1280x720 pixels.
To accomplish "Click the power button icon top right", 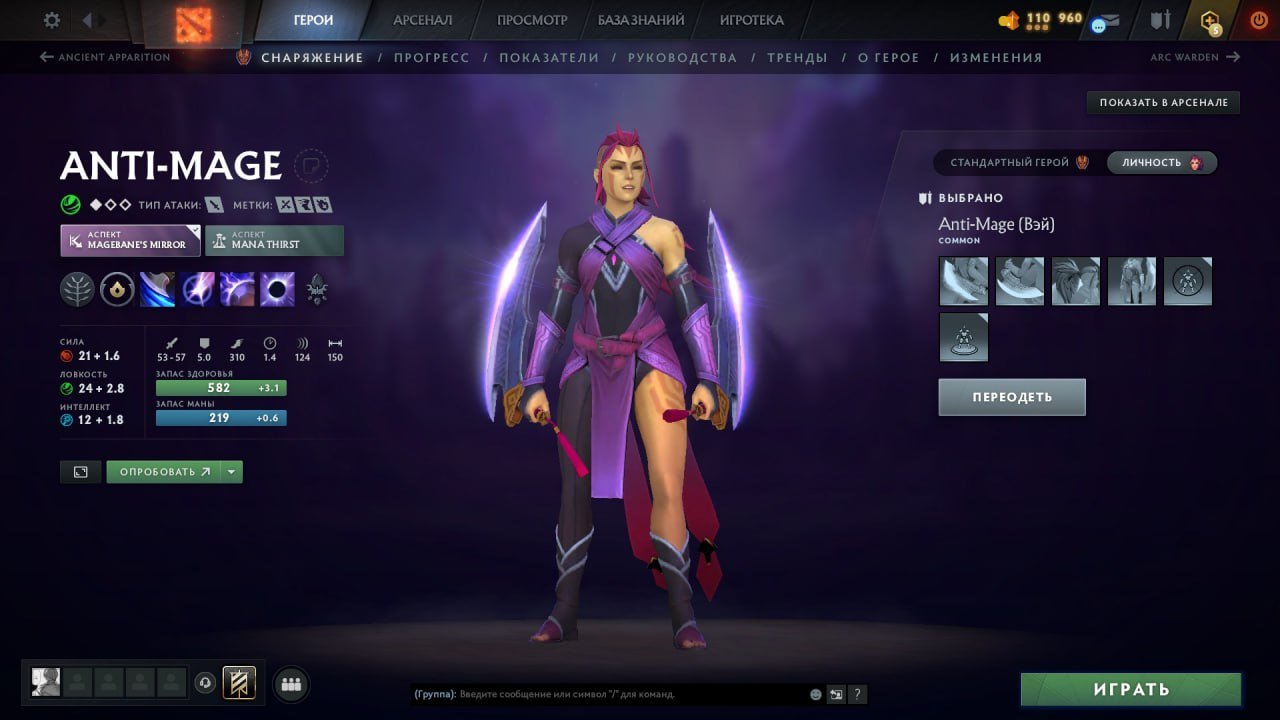I will point(1258,18).
